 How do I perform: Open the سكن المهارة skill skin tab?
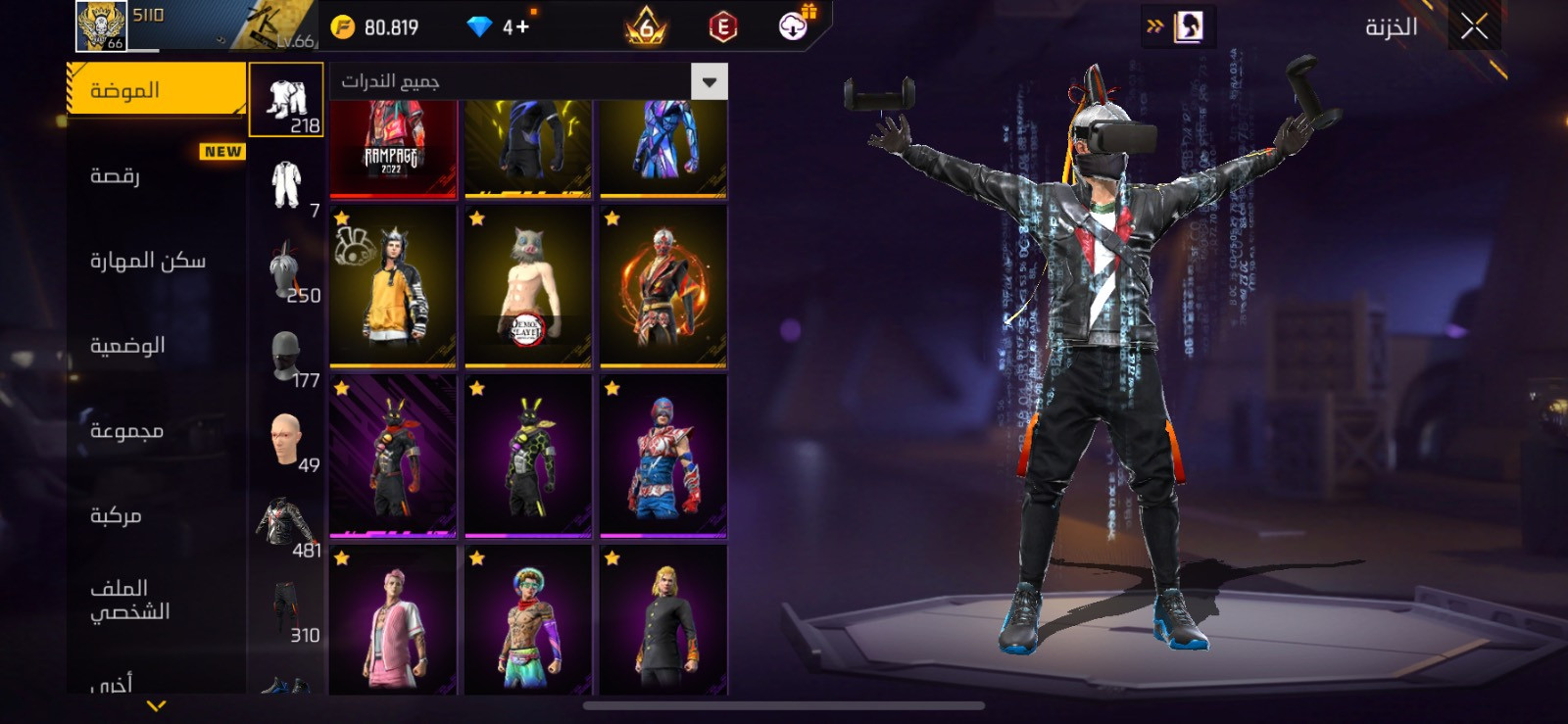[x=155, y=261]
